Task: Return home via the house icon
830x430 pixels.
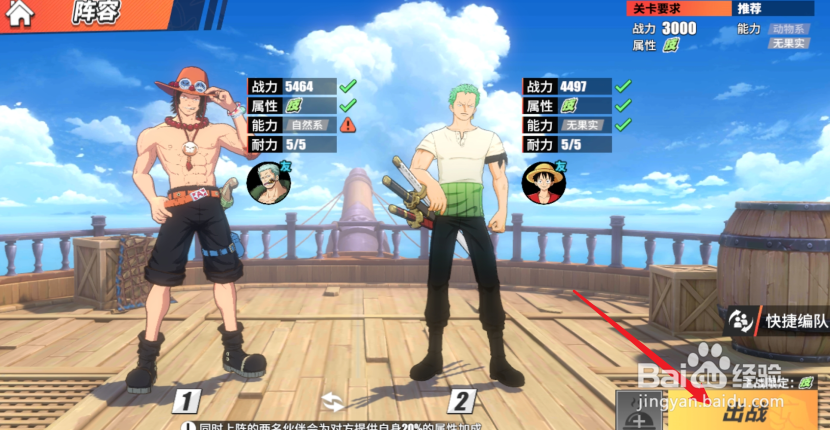Action: click(20, 14)
